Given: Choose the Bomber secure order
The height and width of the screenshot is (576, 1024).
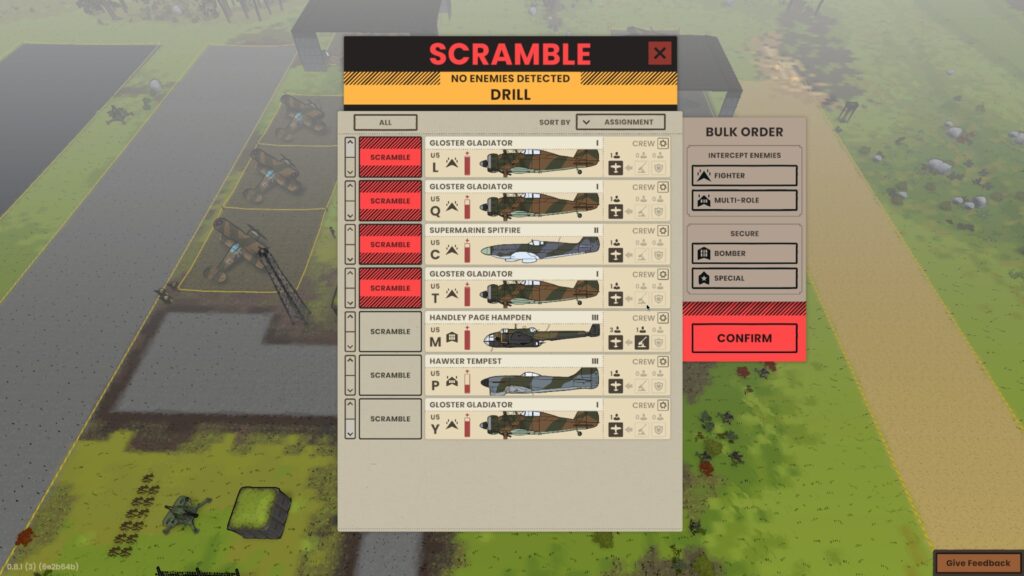Looking at the screenshot, I should tap(743, 254).
